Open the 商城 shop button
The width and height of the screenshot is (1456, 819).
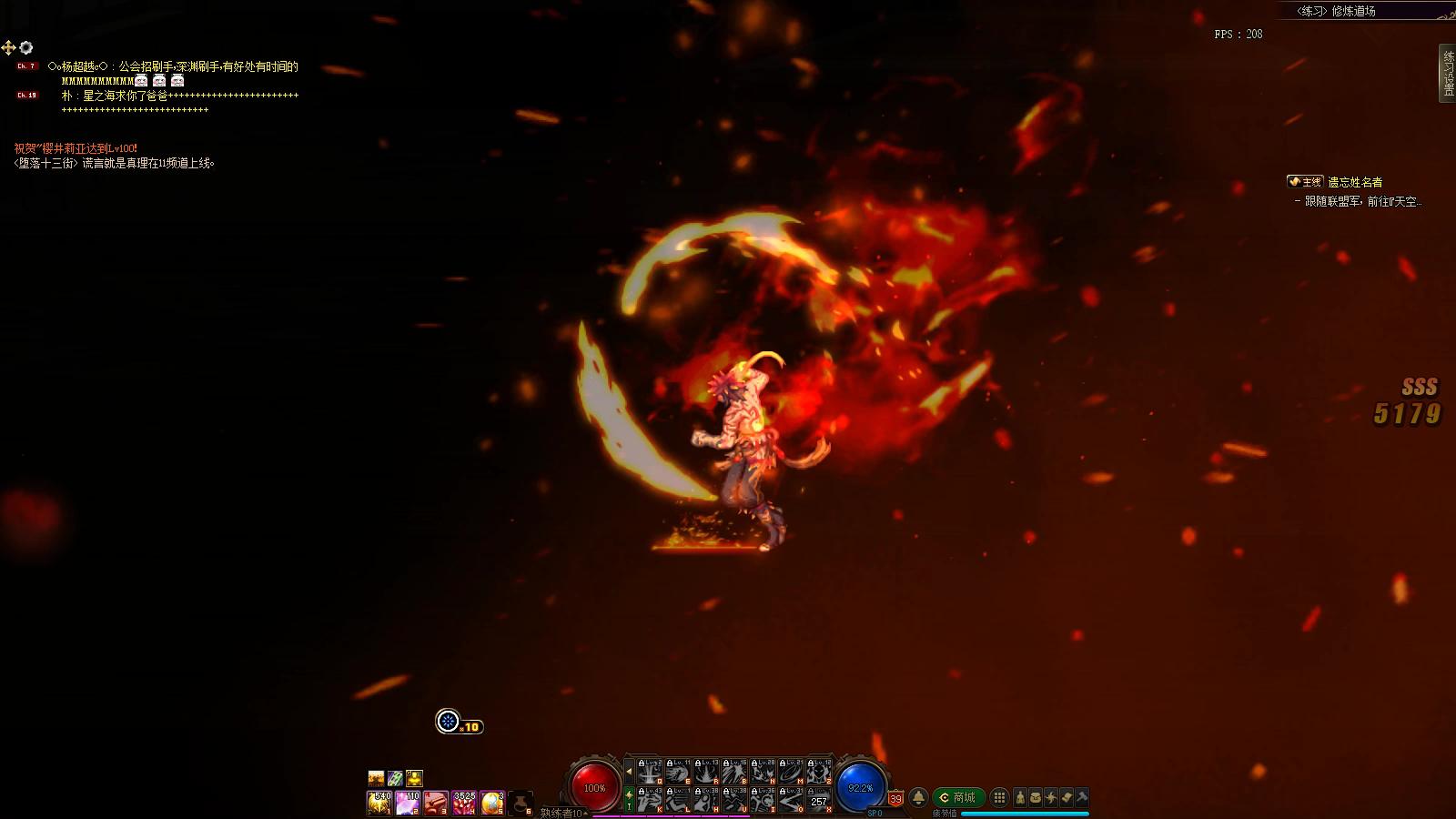click(959, 798)
